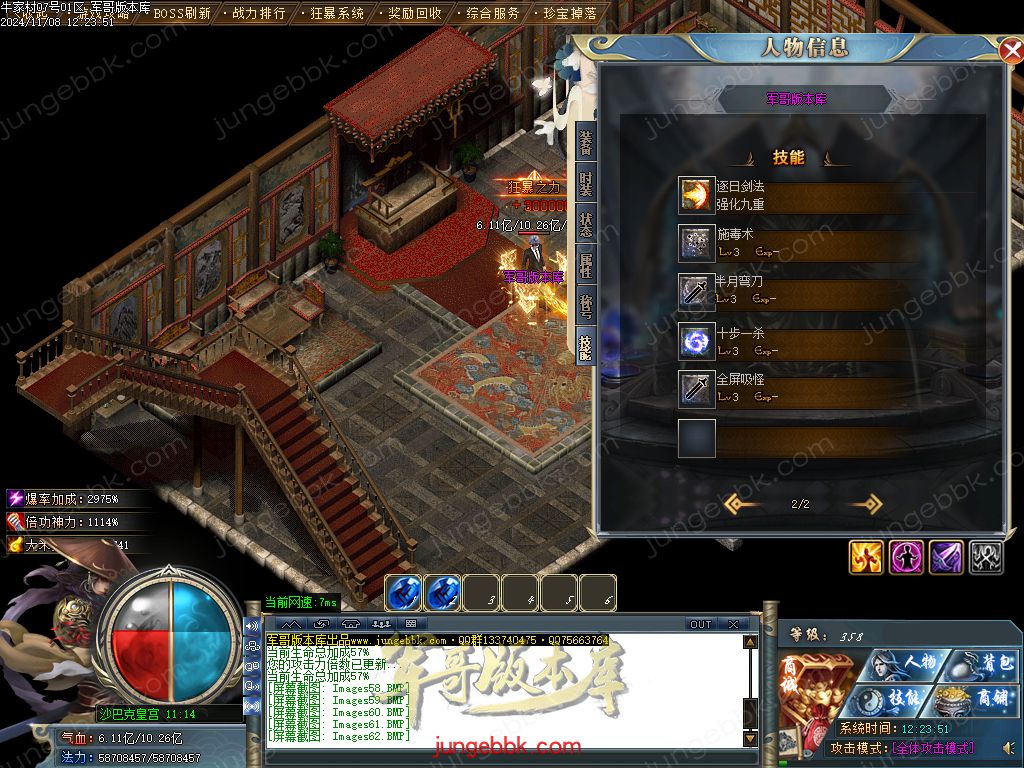Image resolution: width=1024 pixels, height=768 pixels.
Task: Toggle the 全体攻击模式 attack mode
Action: 932,747
